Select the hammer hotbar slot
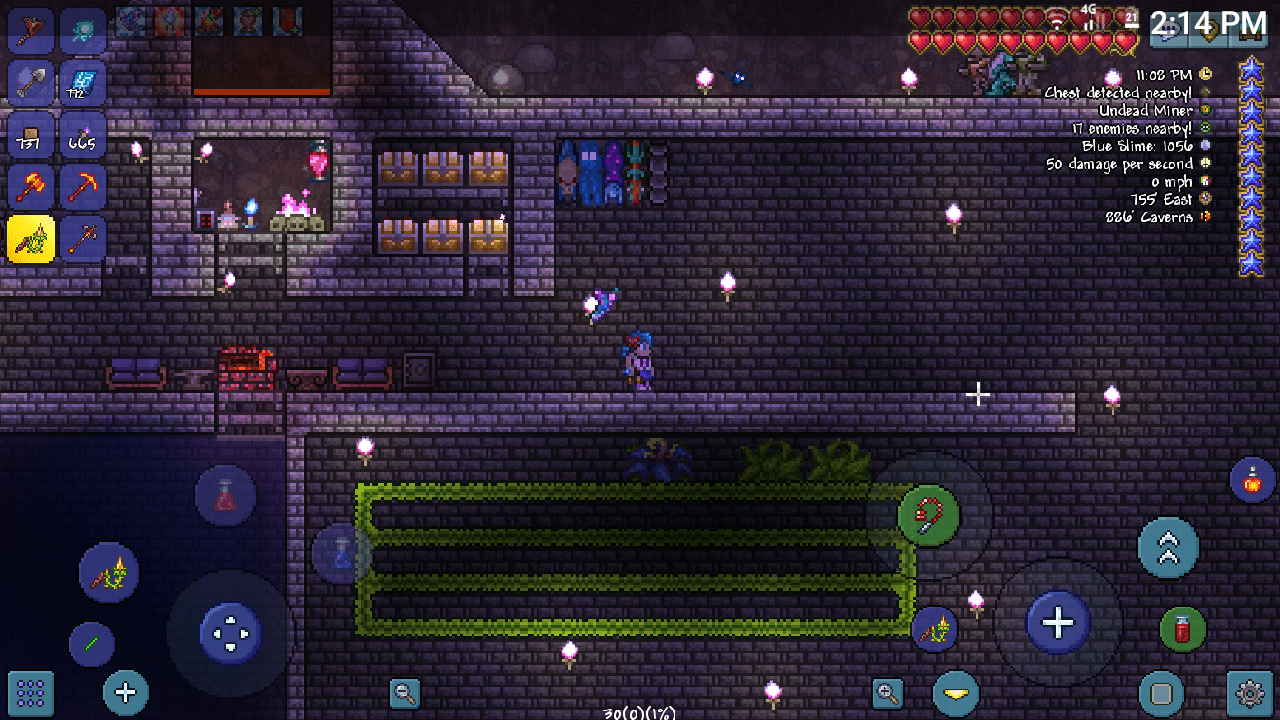 pos(30,187)
